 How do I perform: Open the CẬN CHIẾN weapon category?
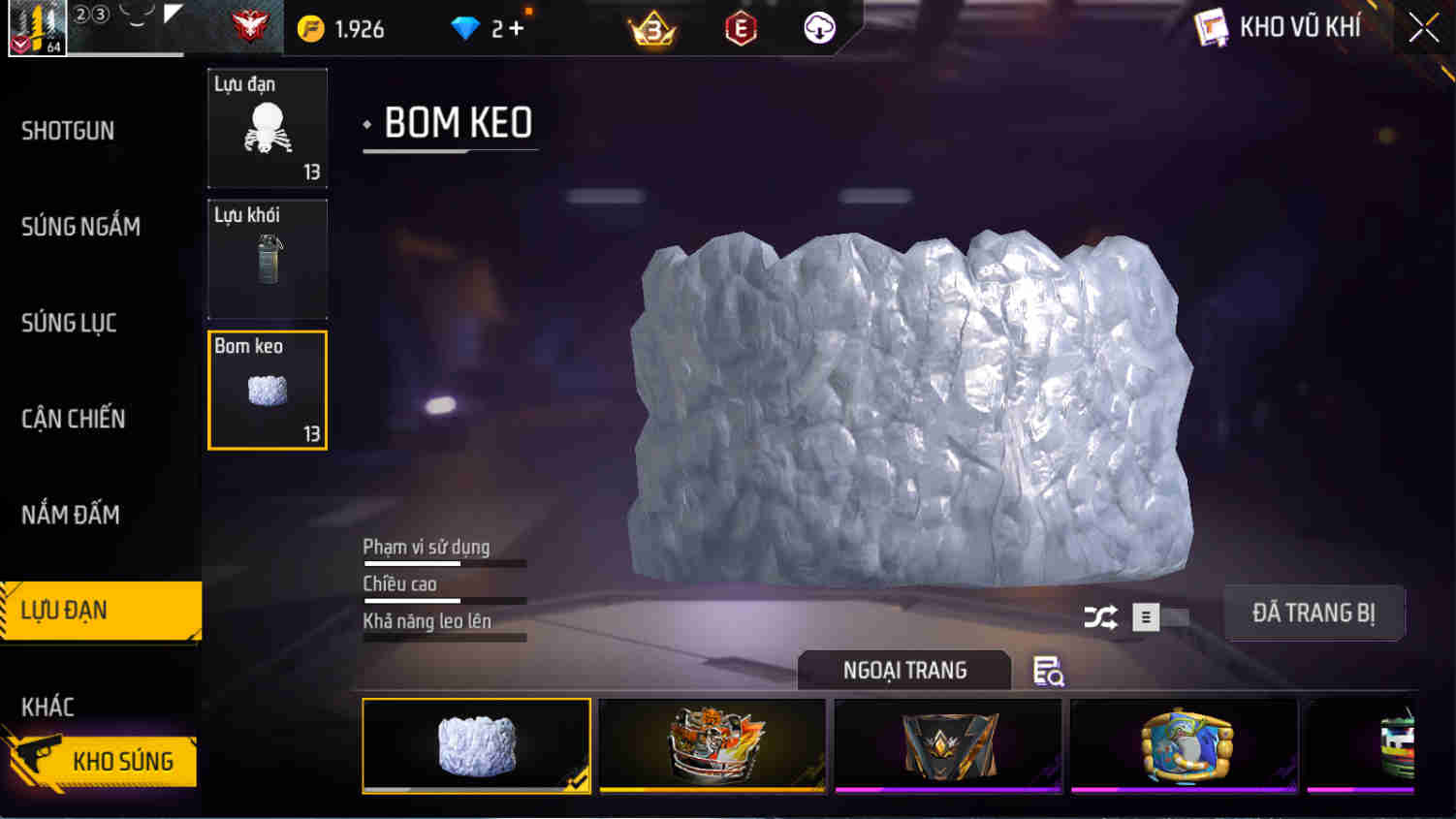tap(73, 419)
